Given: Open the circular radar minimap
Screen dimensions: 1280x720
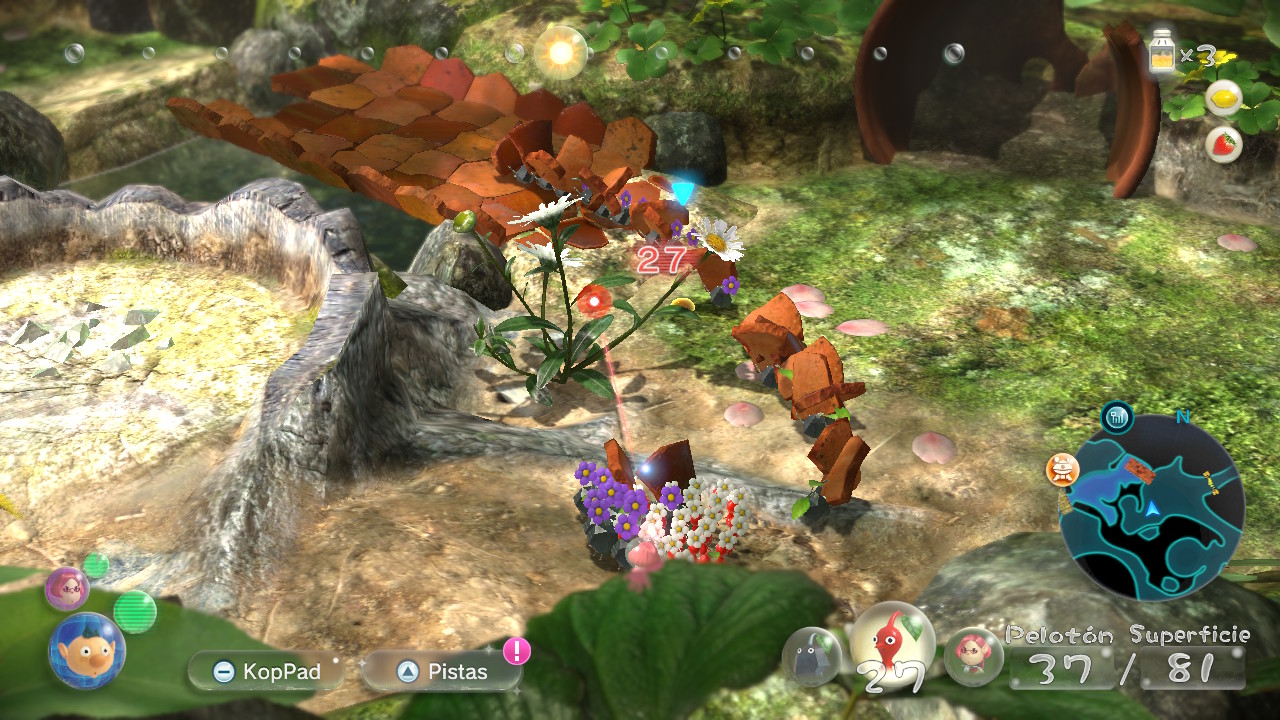Looking at the screenshot, I should coord(1151,507).
